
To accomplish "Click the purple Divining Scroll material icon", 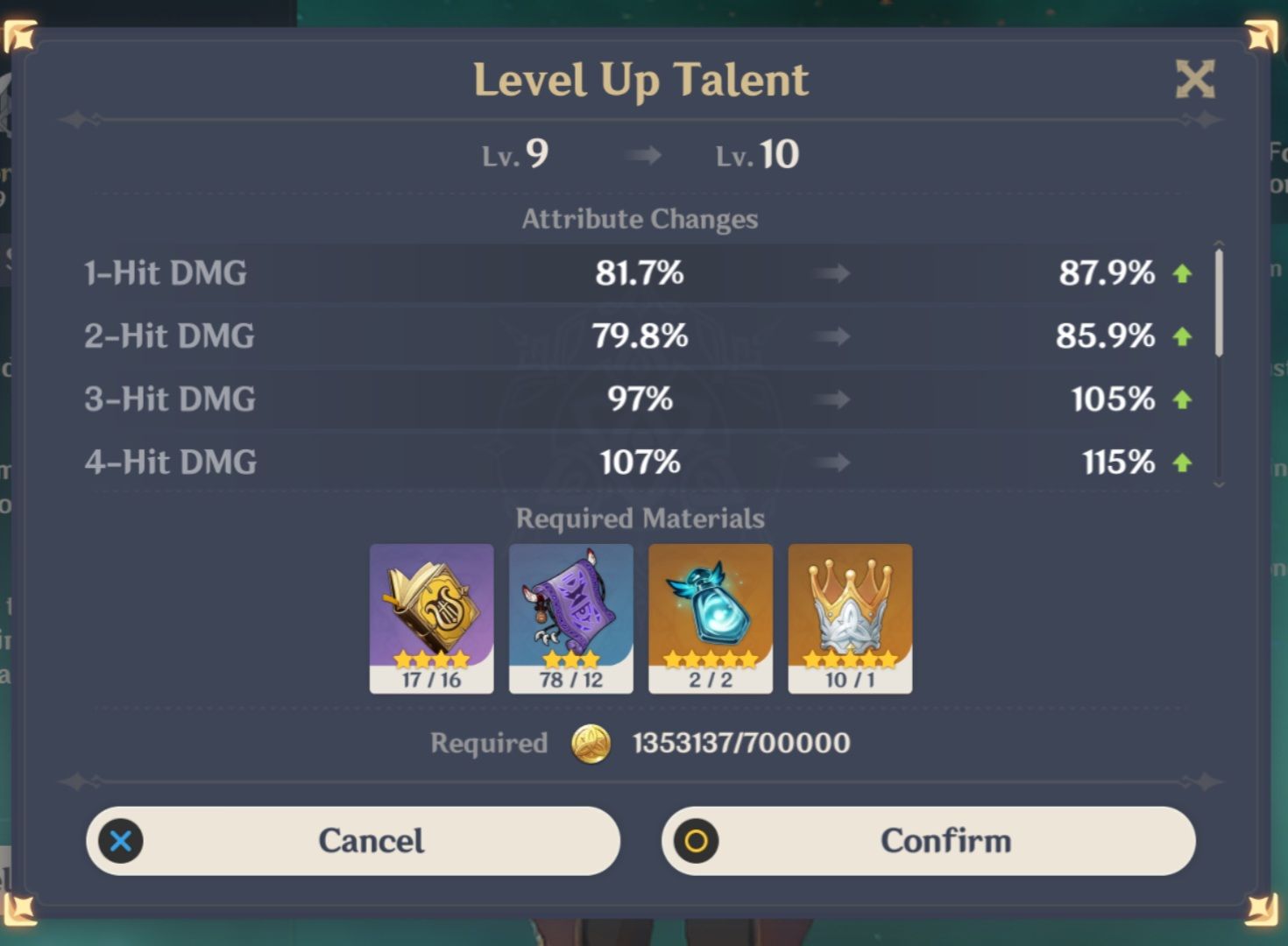I will (x=570, y=613).
